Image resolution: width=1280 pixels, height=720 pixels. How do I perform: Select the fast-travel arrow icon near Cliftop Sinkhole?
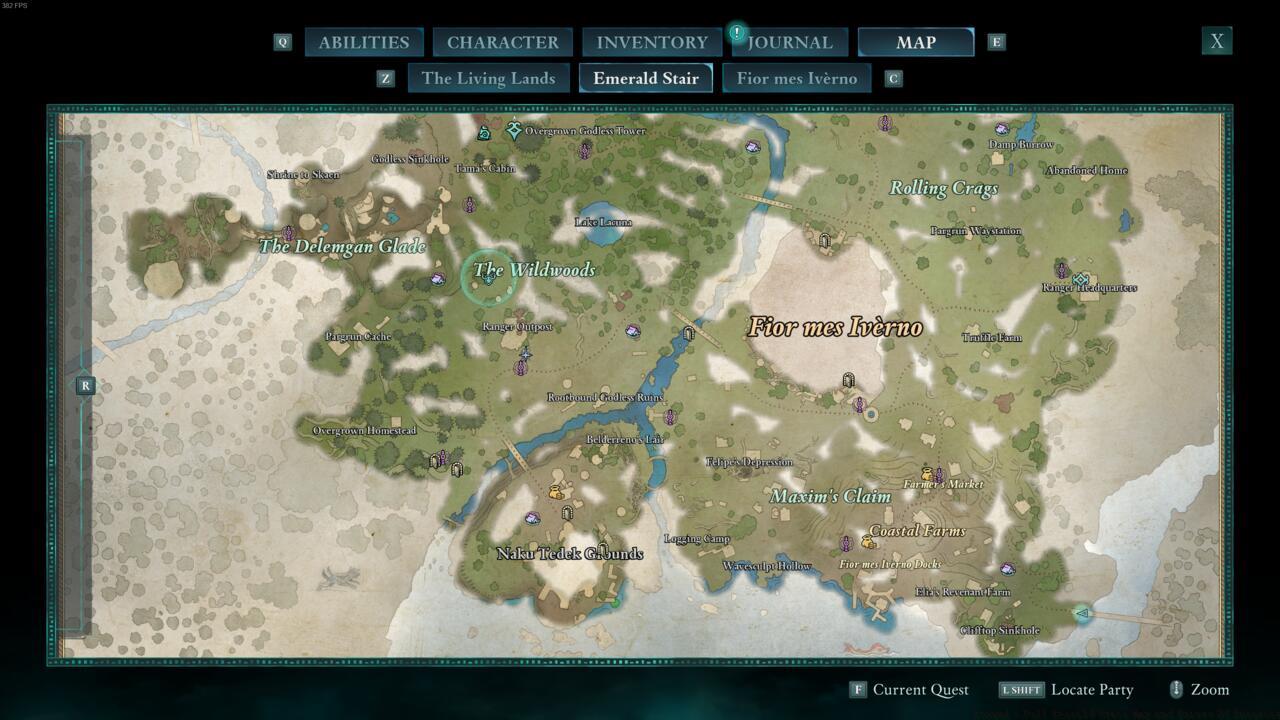(1082, 615)
